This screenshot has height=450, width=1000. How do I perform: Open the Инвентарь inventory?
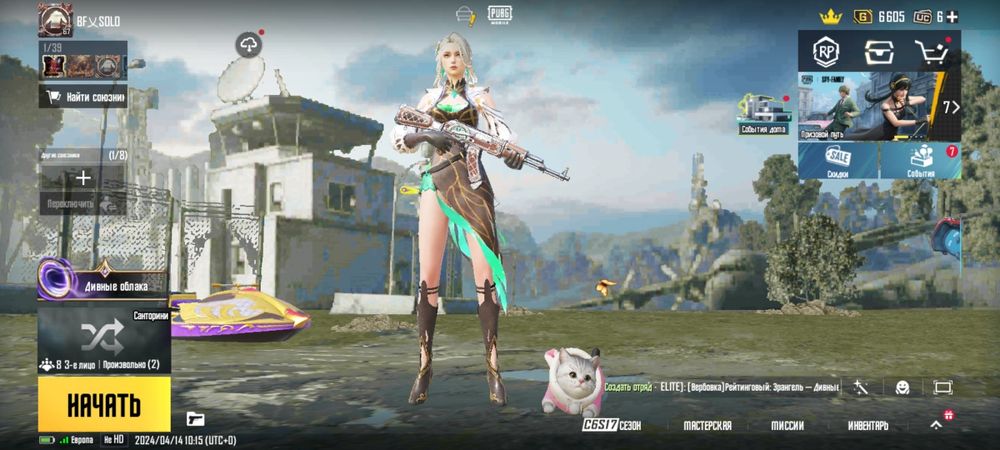pyautogui.click(x=868, y=425)
